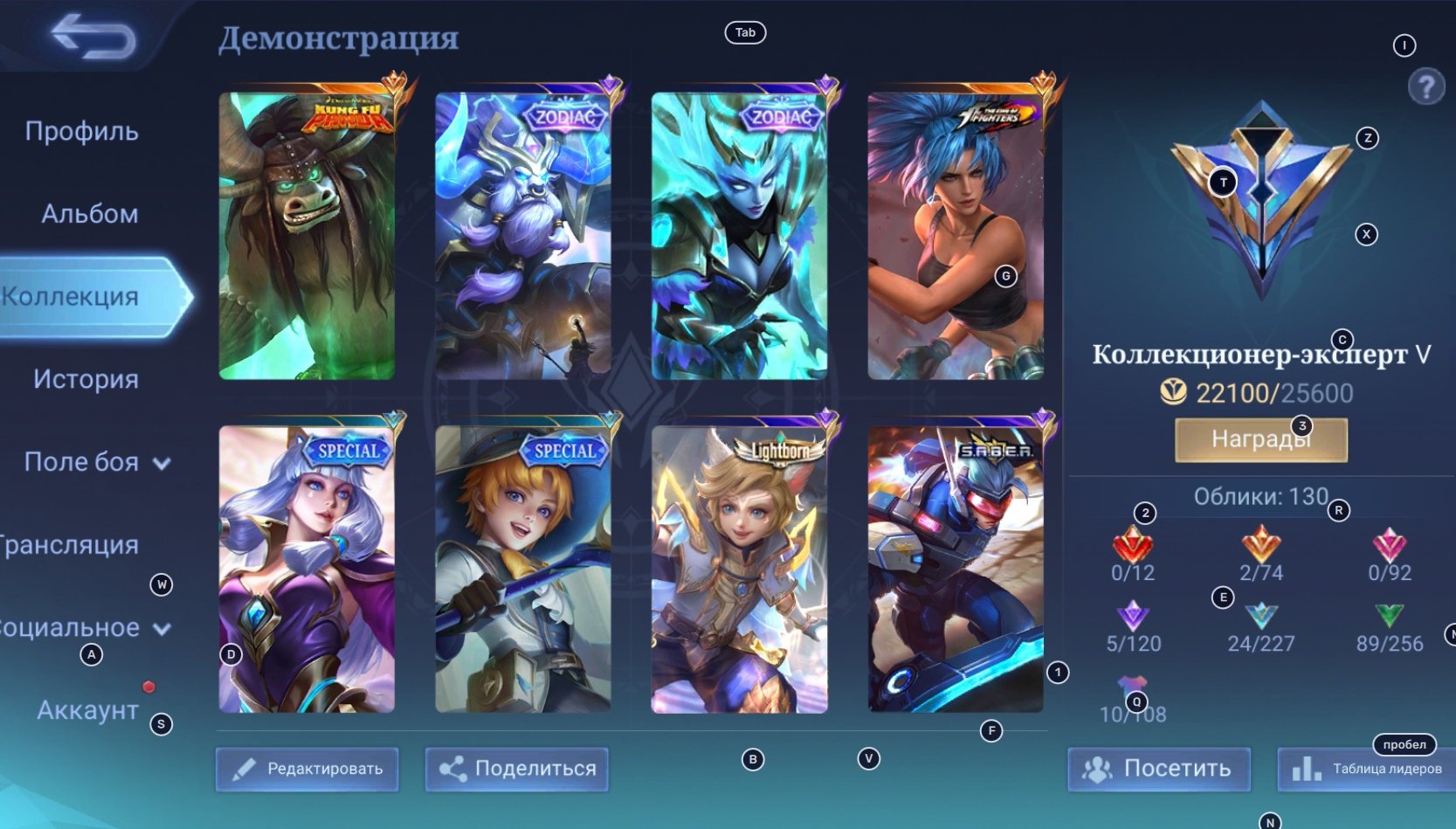
Task: Choose the Lightborn skin card
Action: 739,570
